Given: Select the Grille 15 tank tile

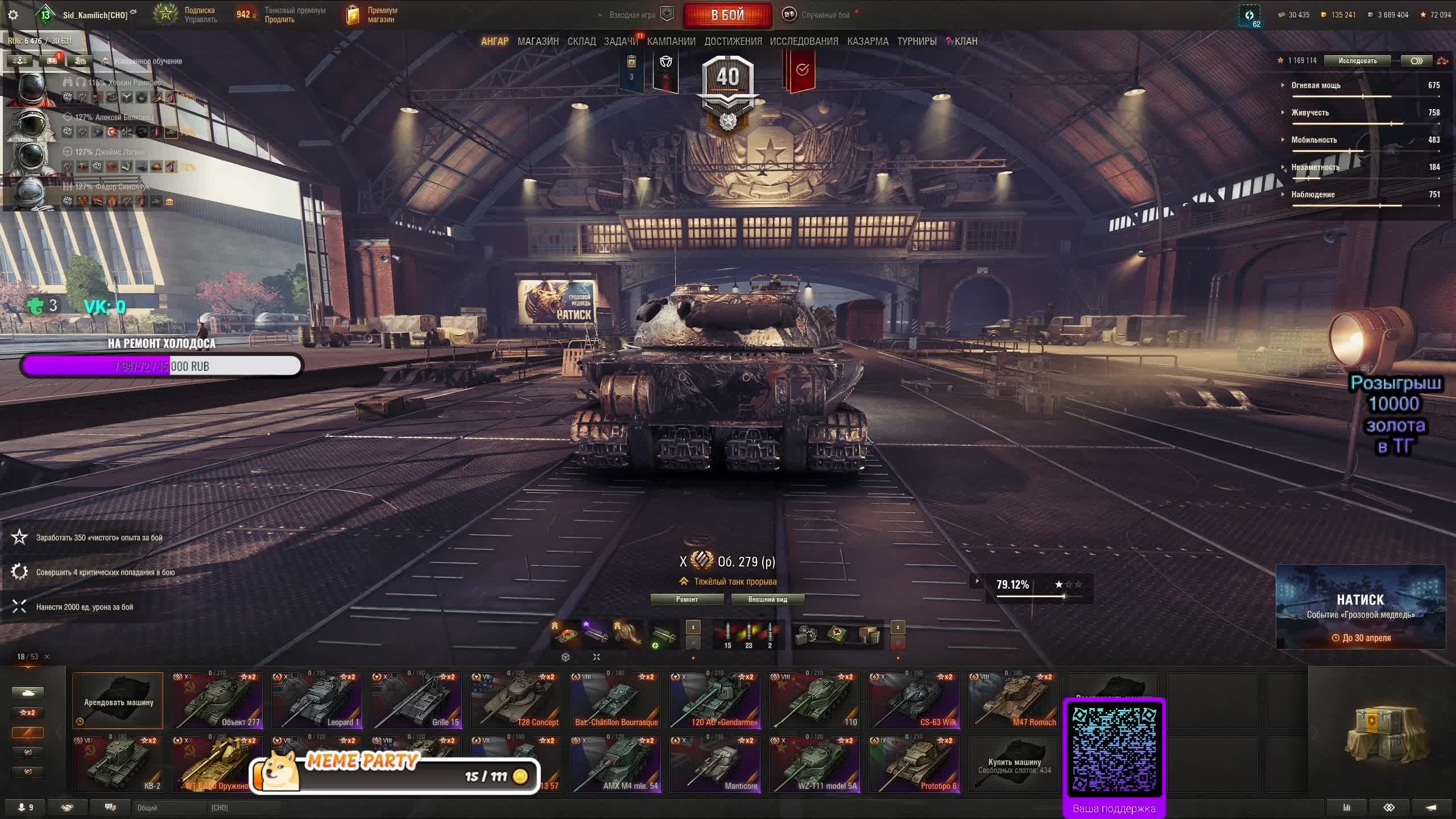Looking at the screenshot, I should pos(416,701).
